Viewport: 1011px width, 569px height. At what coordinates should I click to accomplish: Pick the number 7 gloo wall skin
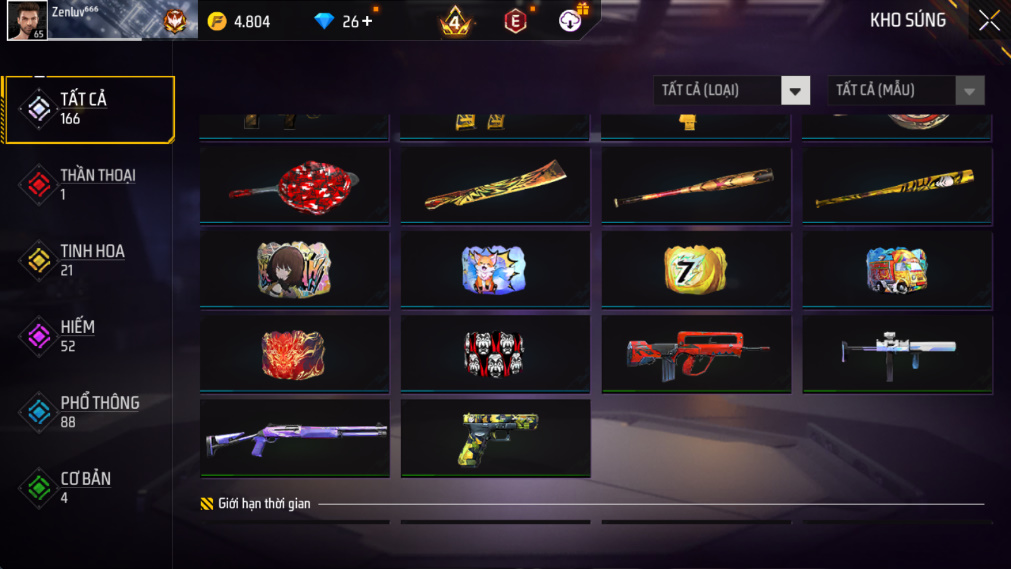click(696, 269)
